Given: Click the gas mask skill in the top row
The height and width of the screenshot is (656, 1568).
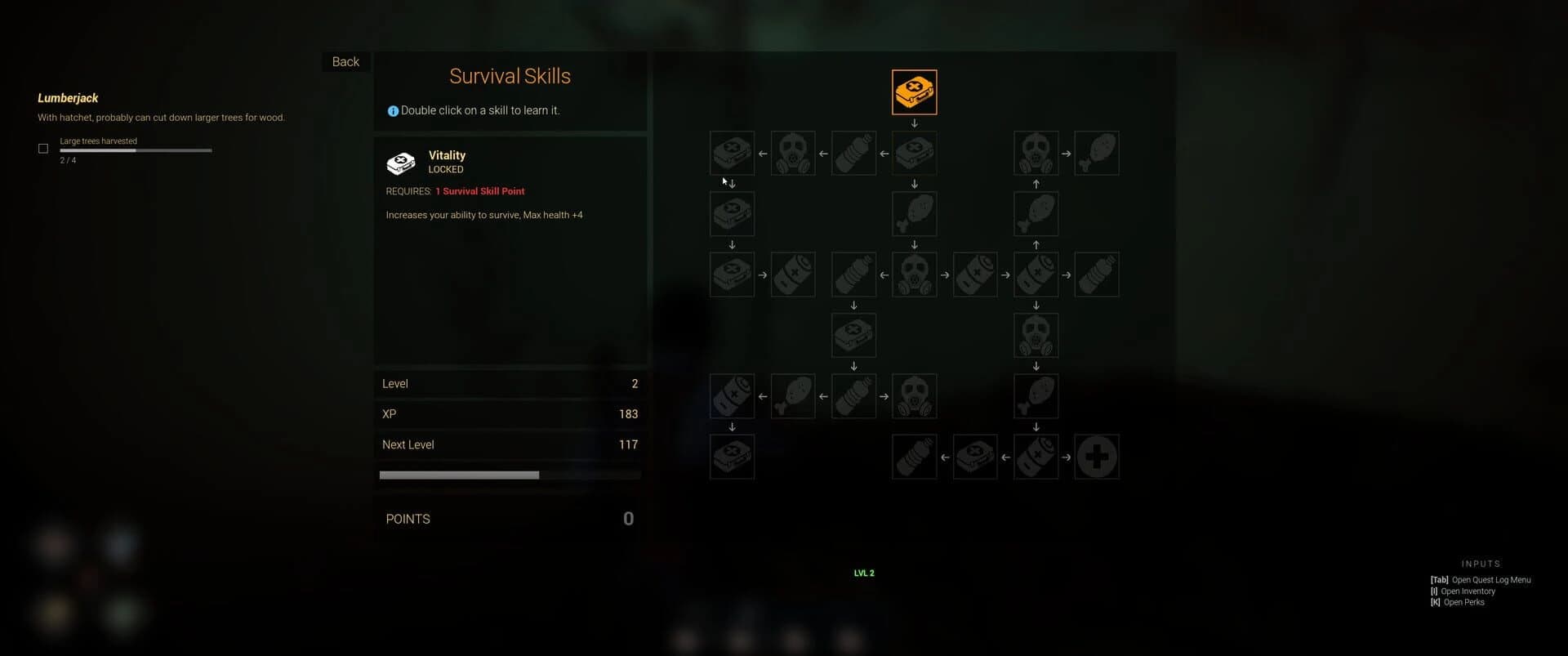Looking at the screenshot, I should pyautogui.click(x=792, y=153).
